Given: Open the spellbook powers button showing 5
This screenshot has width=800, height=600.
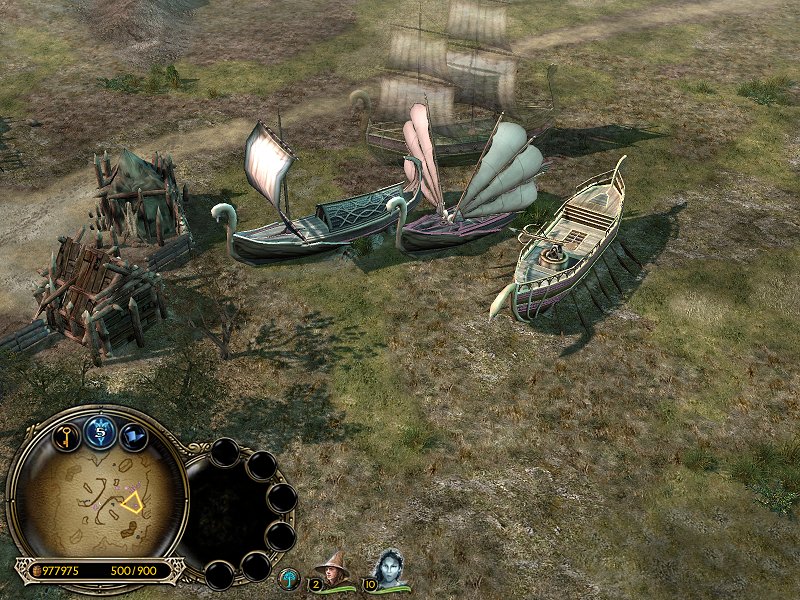Looking at the screenshot, I should [100, 429].
